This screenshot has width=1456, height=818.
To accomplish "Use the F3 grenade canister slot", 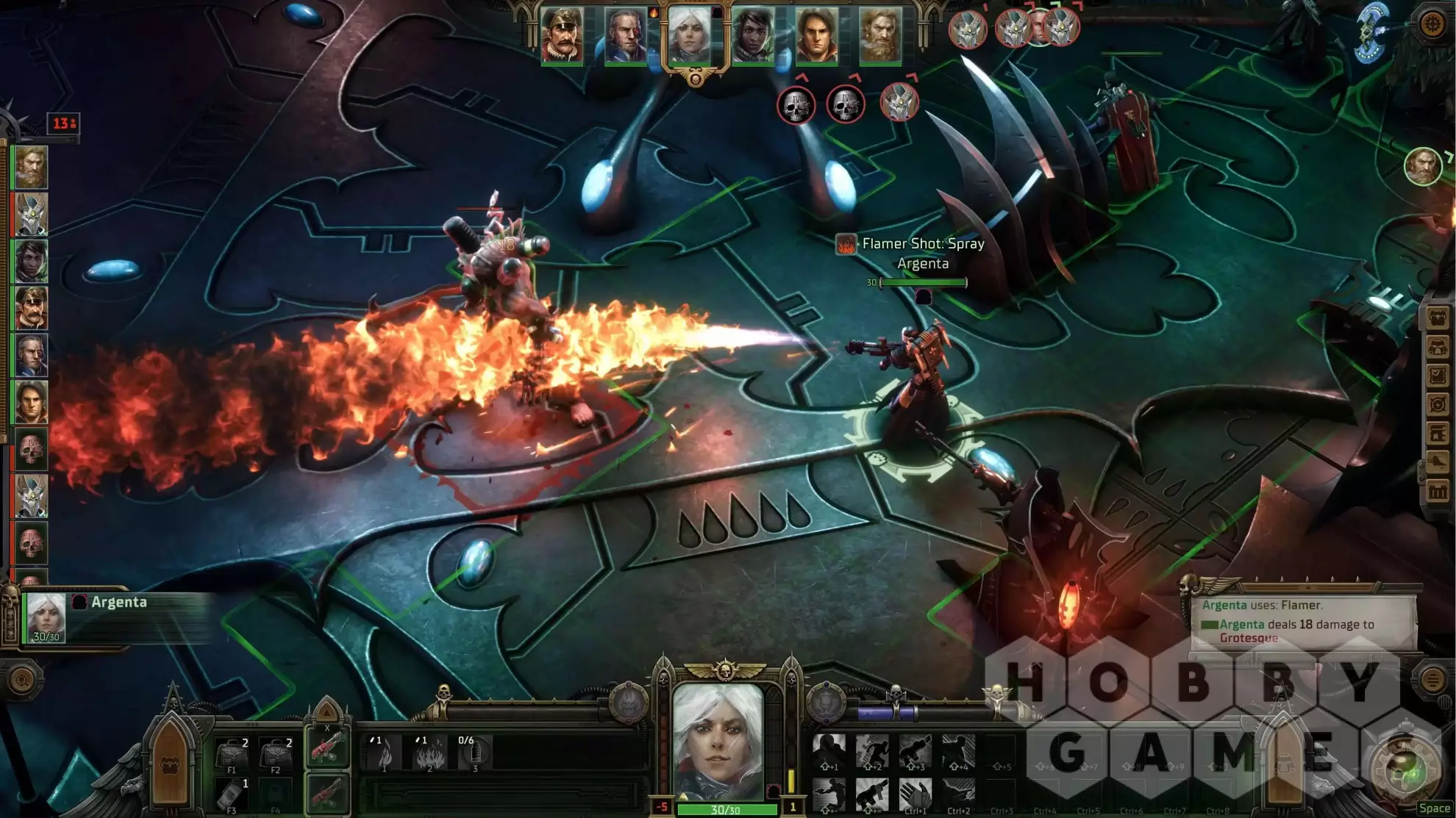I will [x=233, y=794].
